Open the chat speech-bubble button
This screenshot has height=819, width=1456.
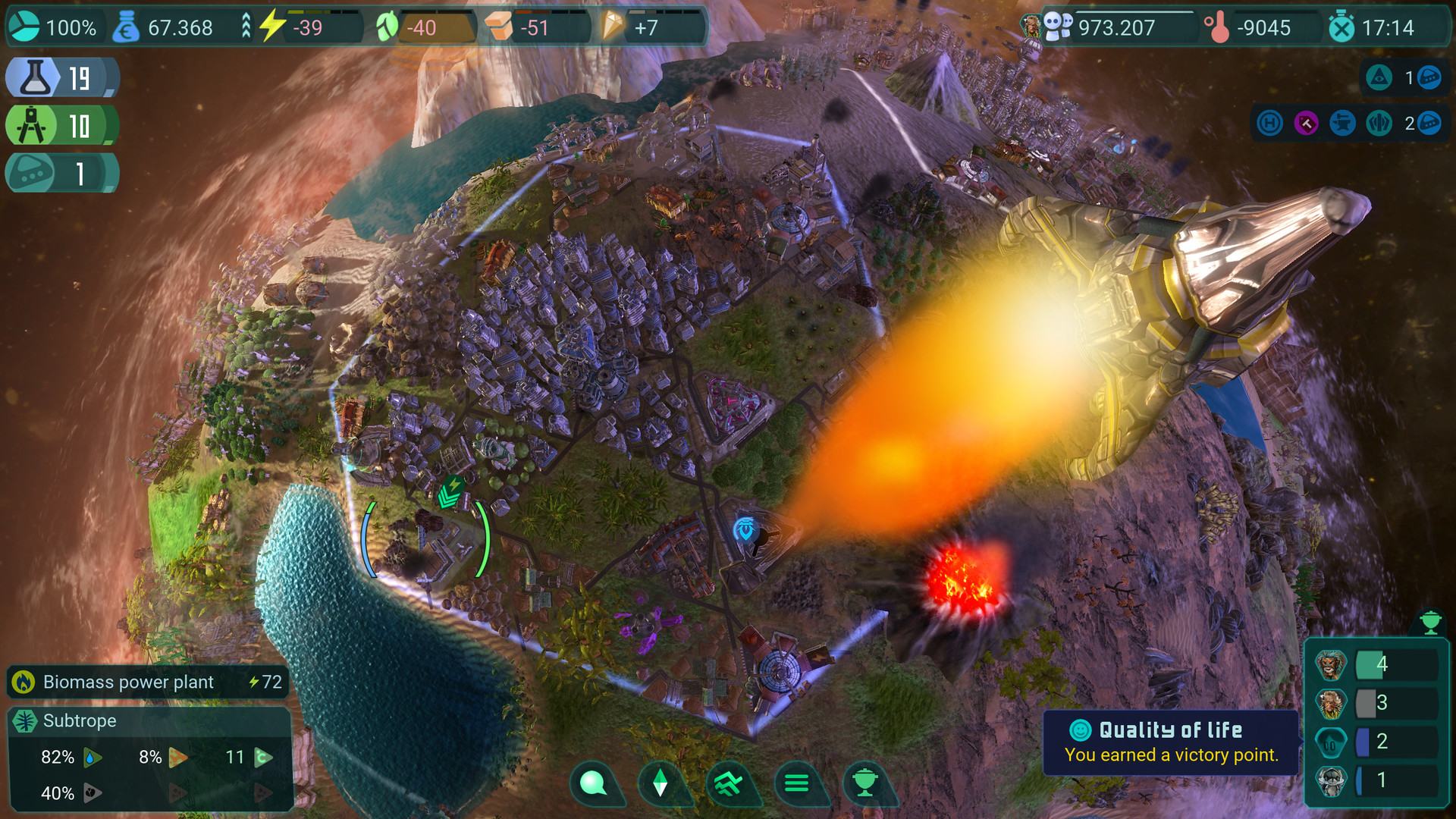coord(592,783)
